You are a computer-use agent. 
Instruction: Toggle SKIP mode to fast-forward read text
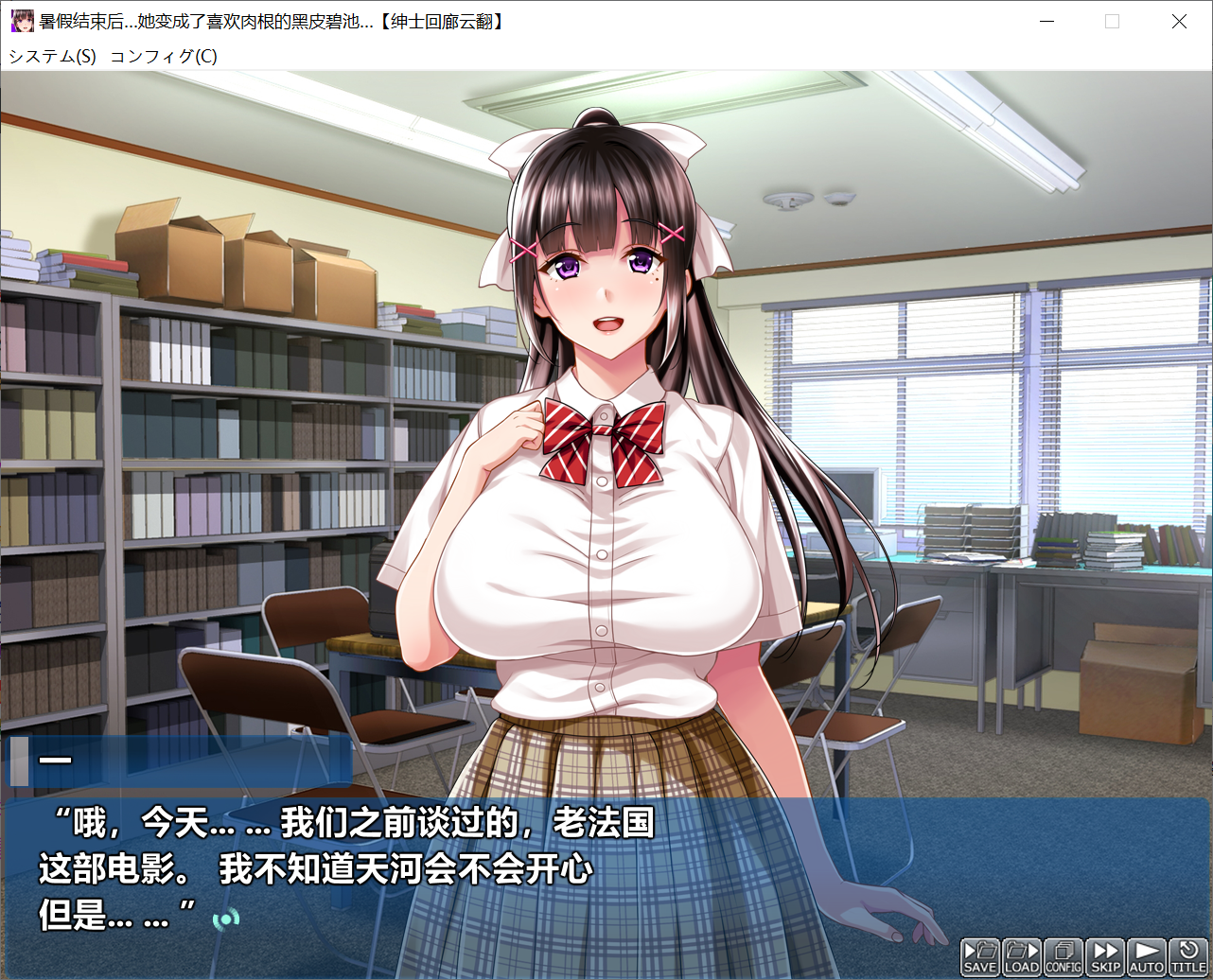tap(1104, 957)
